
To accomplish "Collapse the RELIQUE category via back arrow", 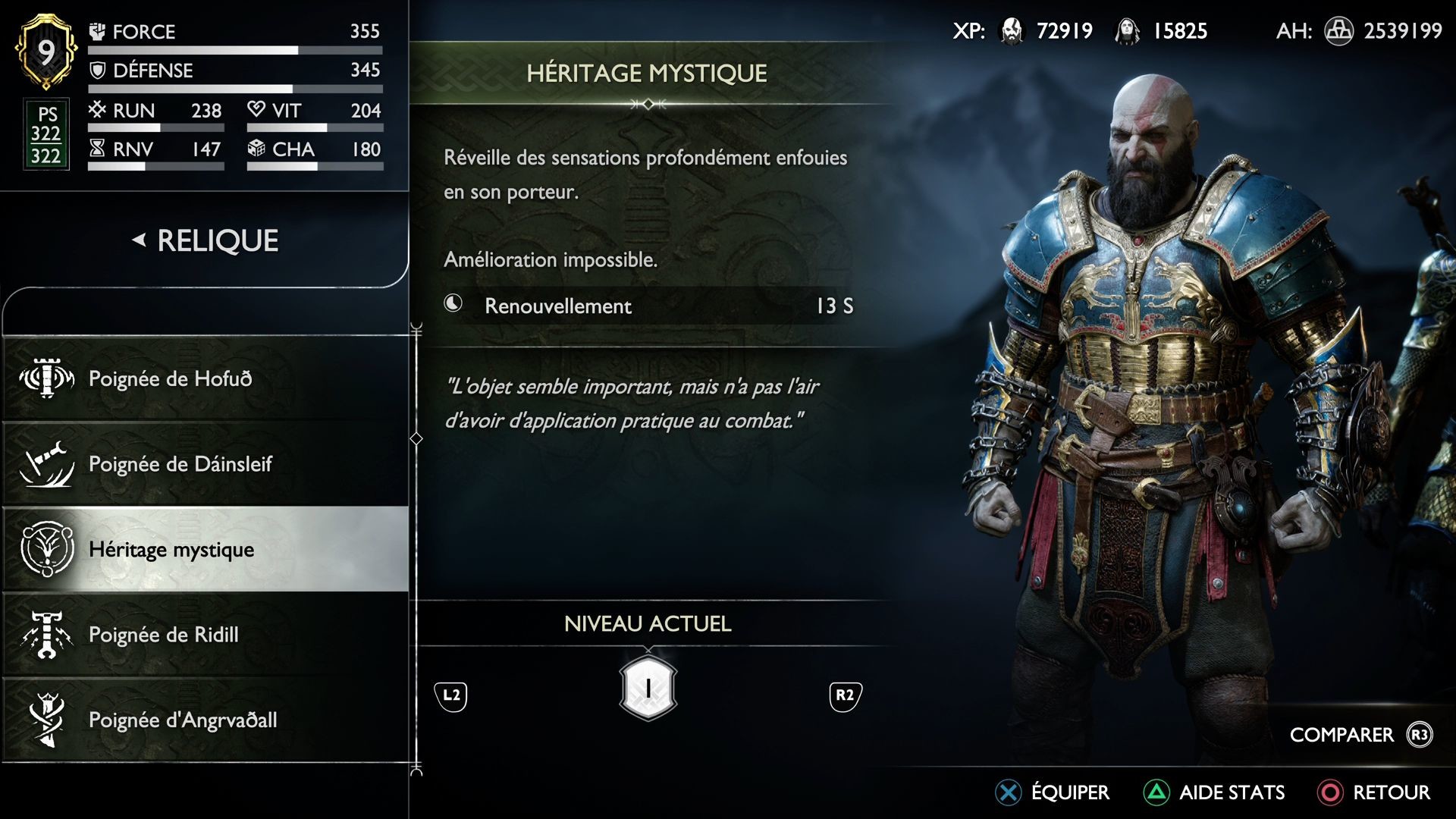I will [139, 241].
